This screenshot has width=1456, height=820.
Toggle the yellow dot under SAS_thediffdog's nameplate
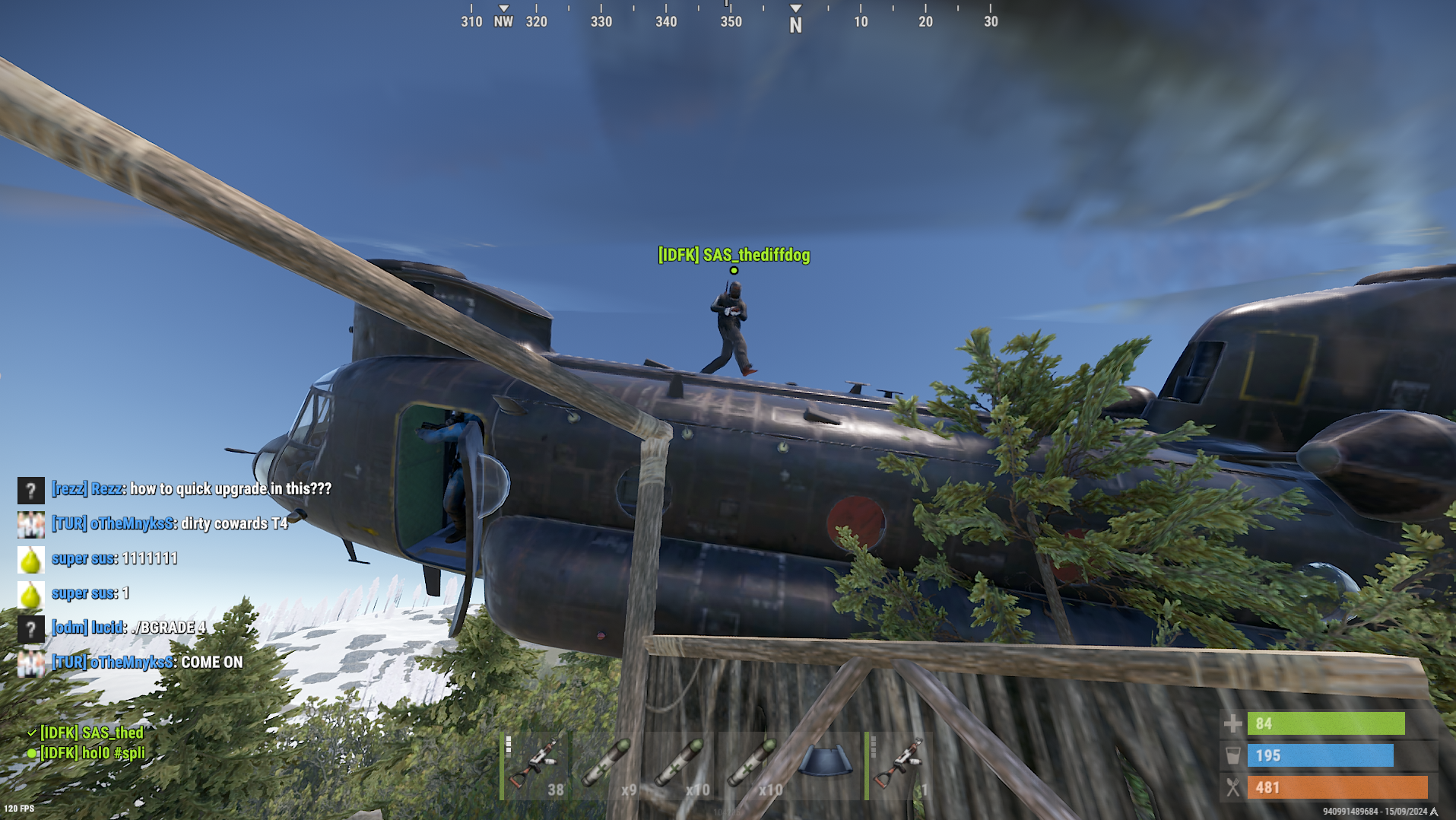[x=734, y=269]
